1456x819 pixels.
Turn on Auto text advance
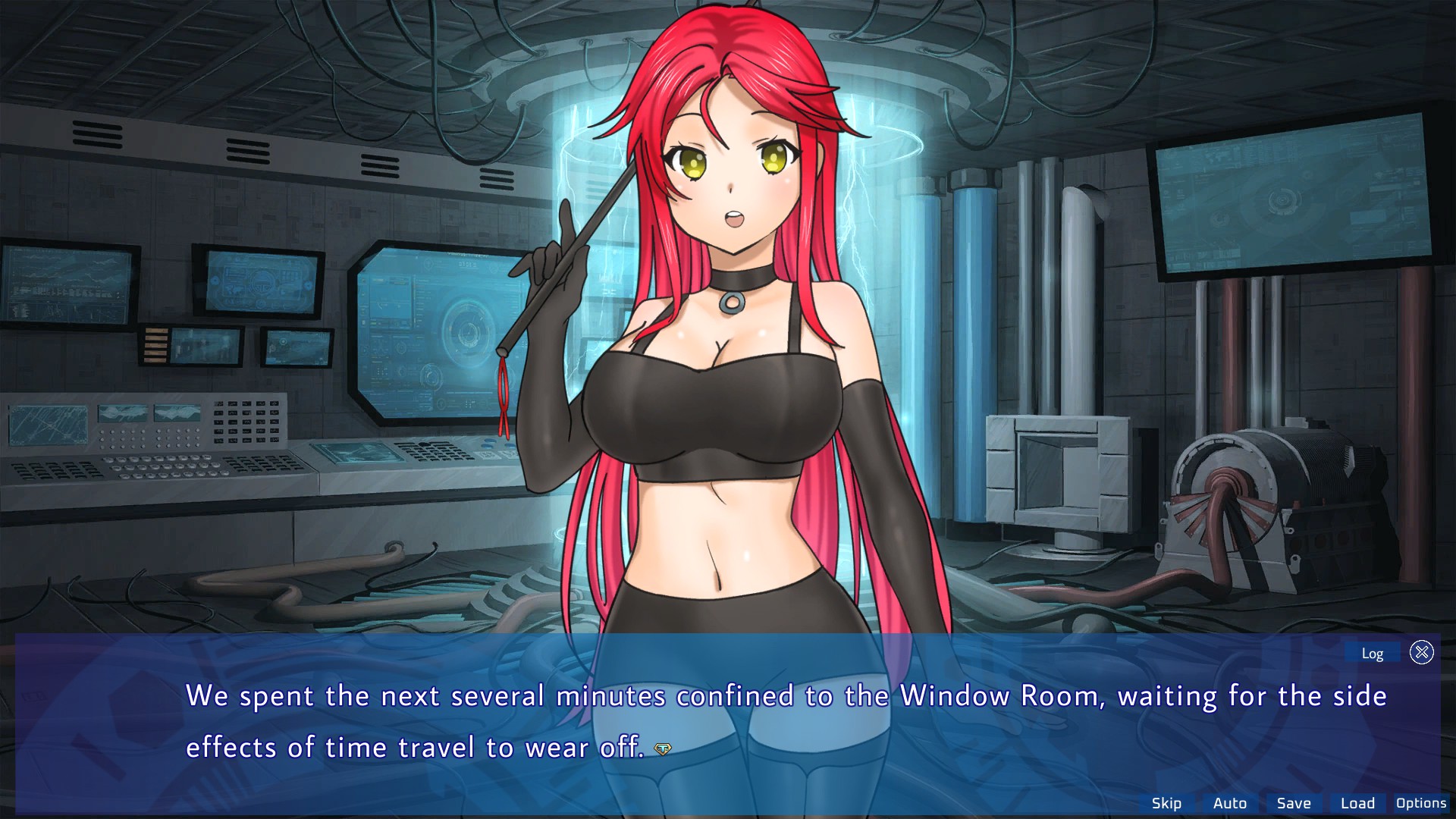pyautogui.click(x=1229, y=803)
